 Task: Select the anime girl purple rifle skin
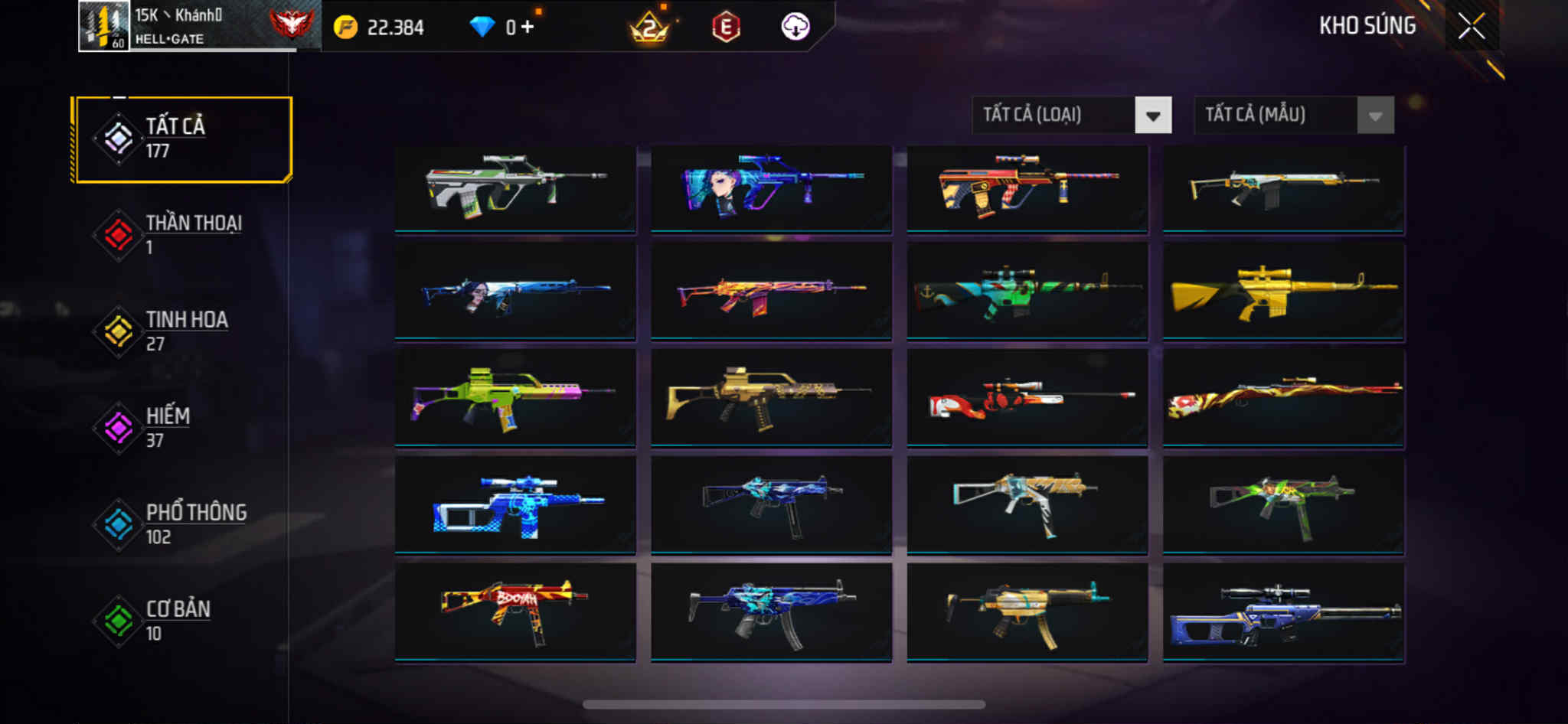(771, 188)
